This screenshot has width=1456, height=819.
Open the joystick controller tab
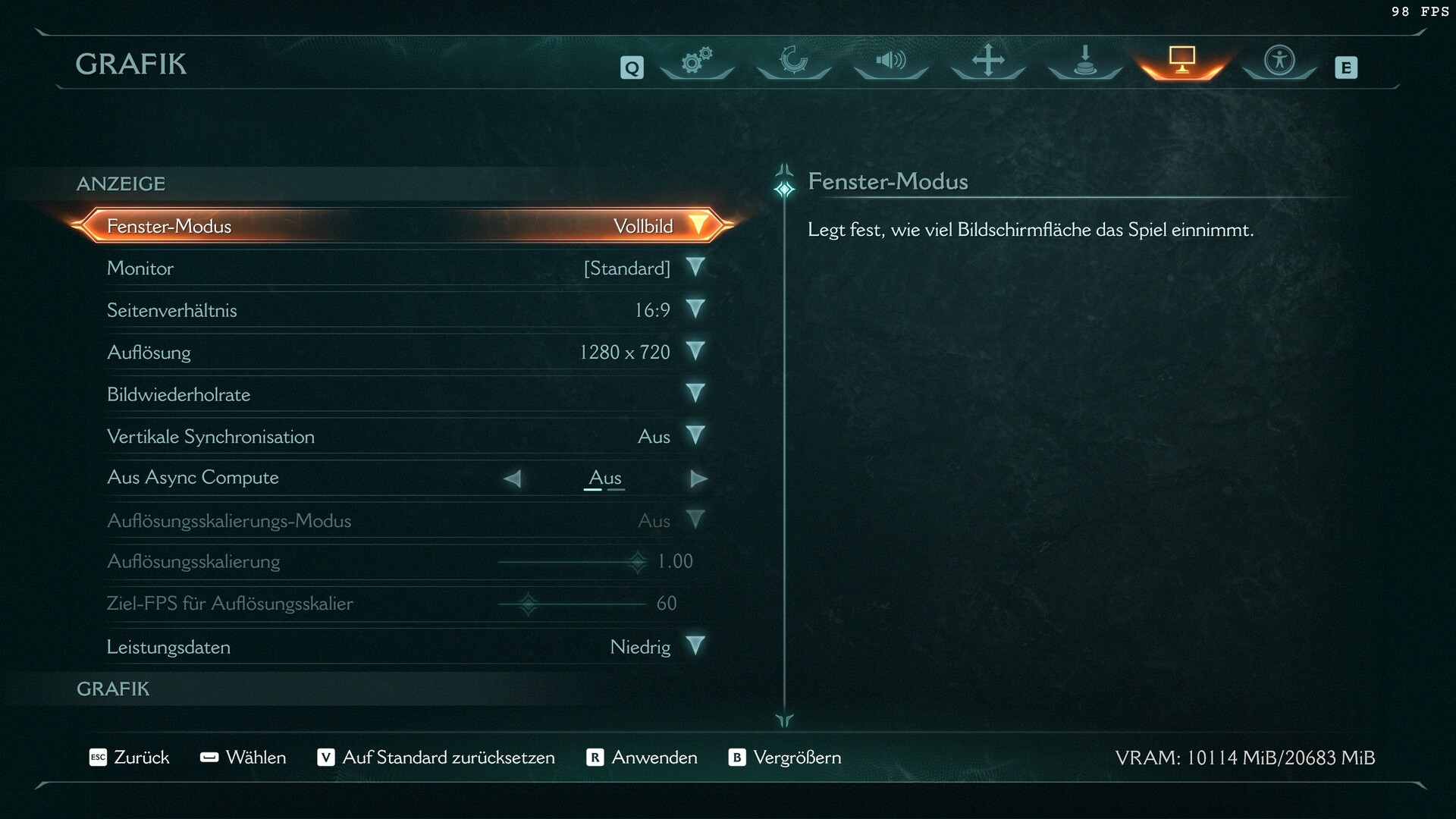[1085, 61]
